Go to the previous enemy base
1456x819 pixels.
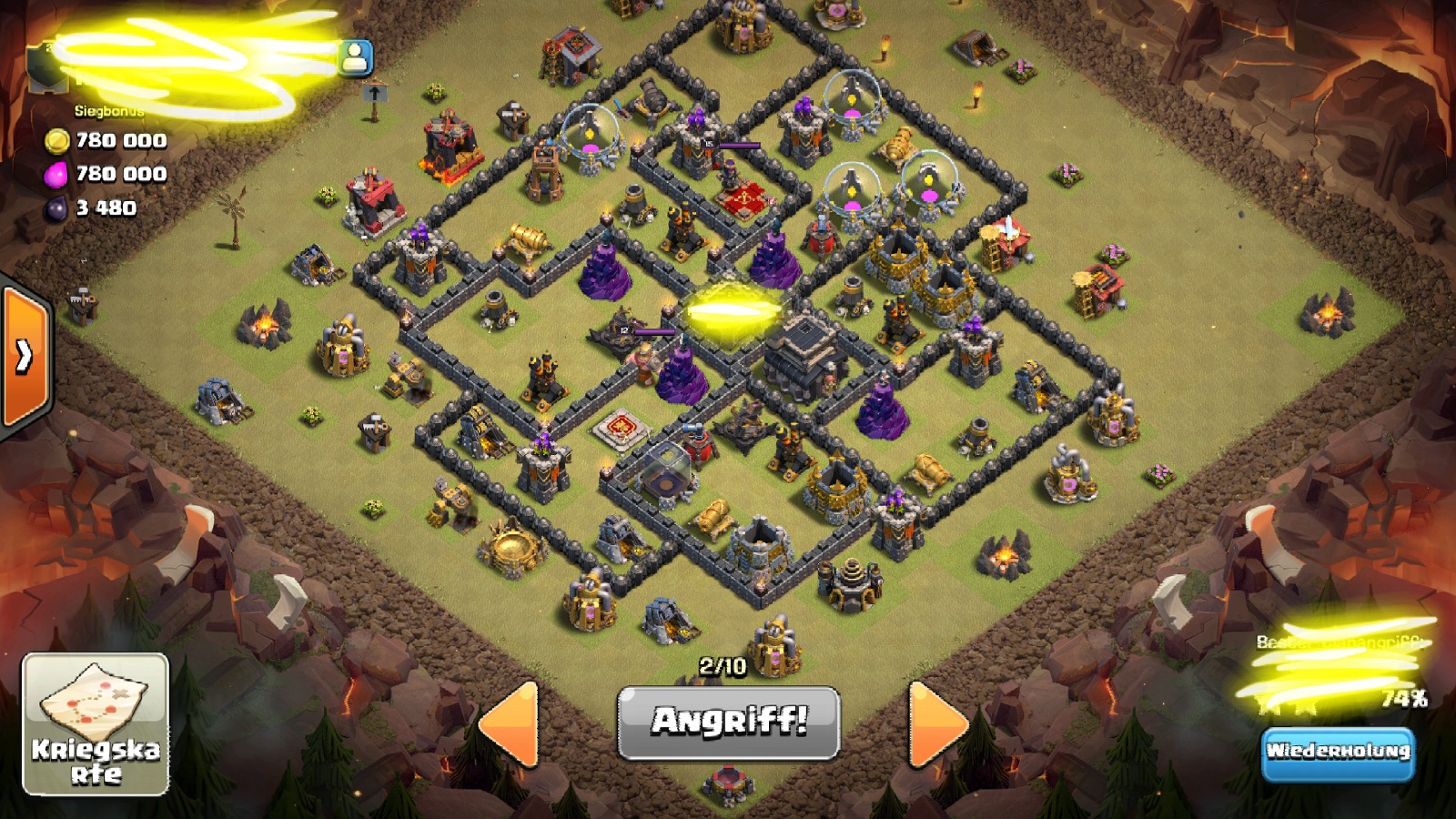point(511,723)
